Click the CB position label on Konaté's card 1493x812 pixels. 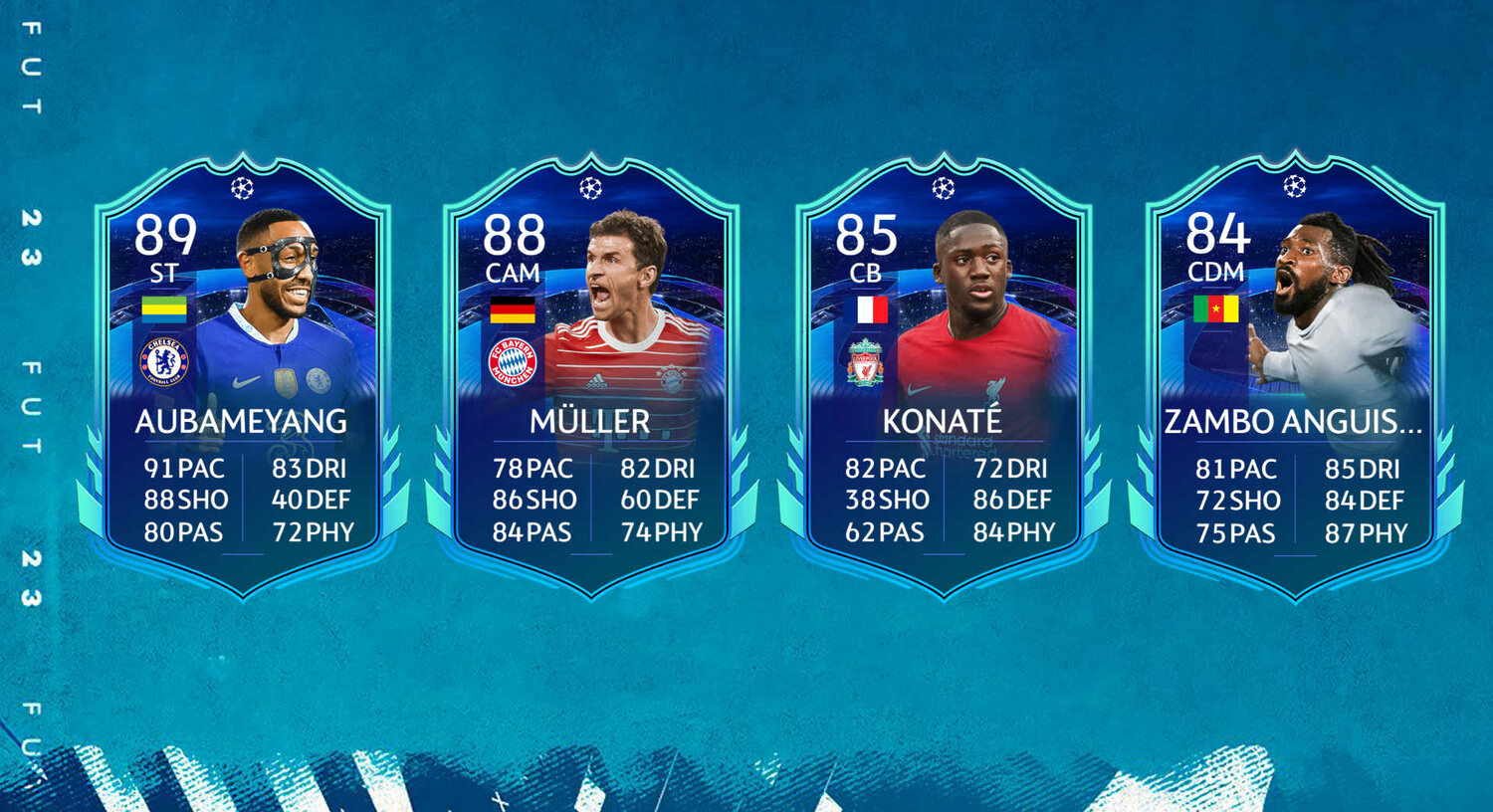click(x=868, y=272)
